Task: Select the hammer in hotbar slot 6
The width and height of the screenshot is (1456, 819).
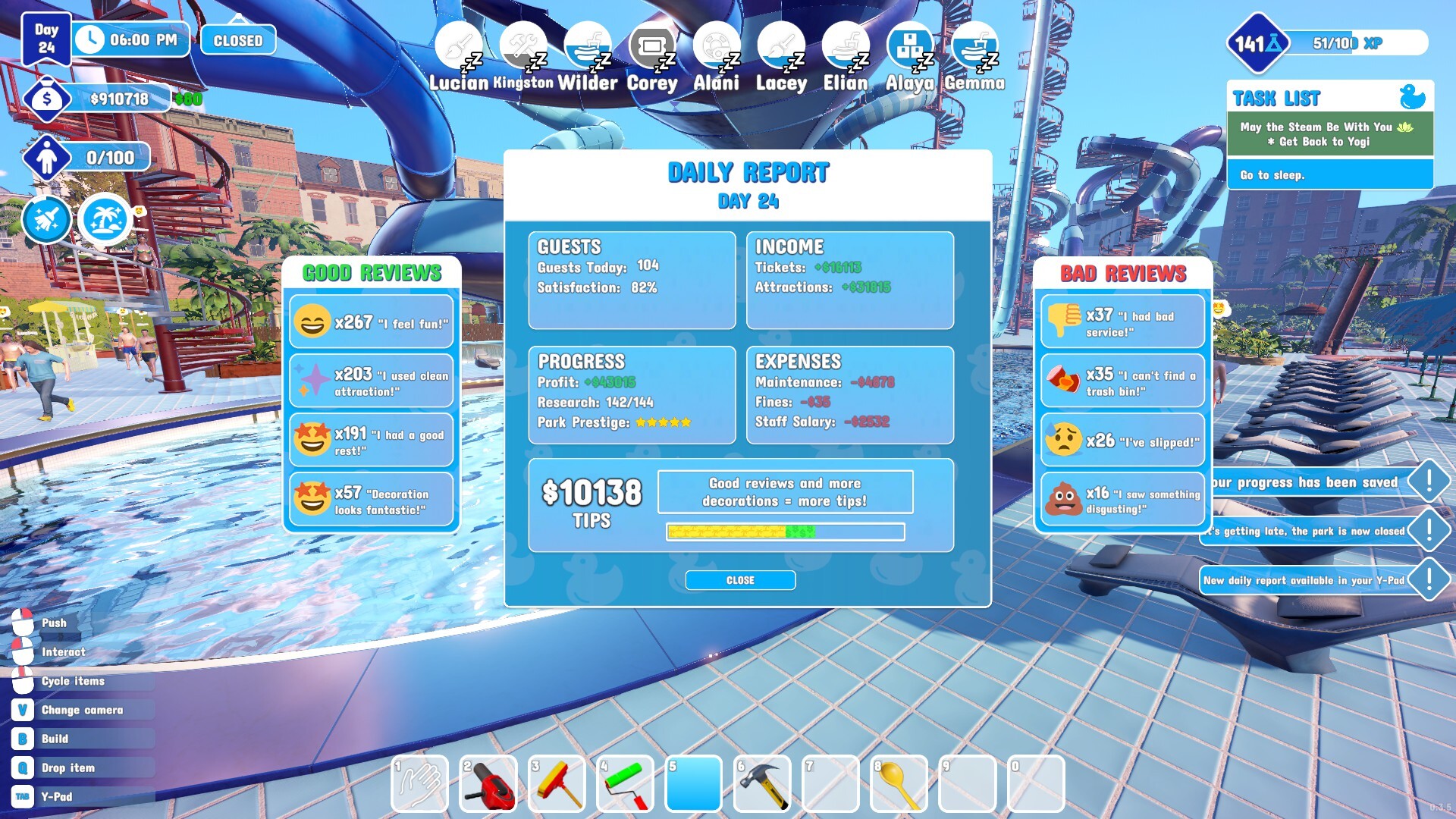Action: click(x=763, y=783)
